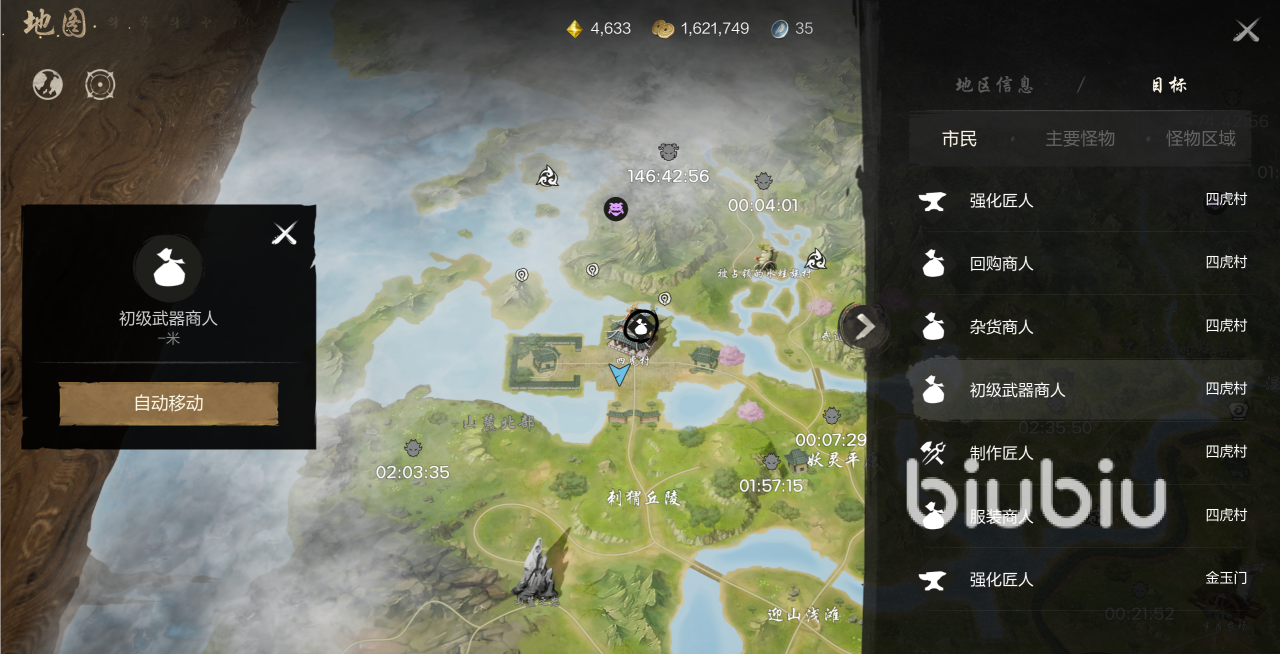Switch to the 怪物区域 category
The width and height of the screenshot is (1280, 654).
[1200, 139]
